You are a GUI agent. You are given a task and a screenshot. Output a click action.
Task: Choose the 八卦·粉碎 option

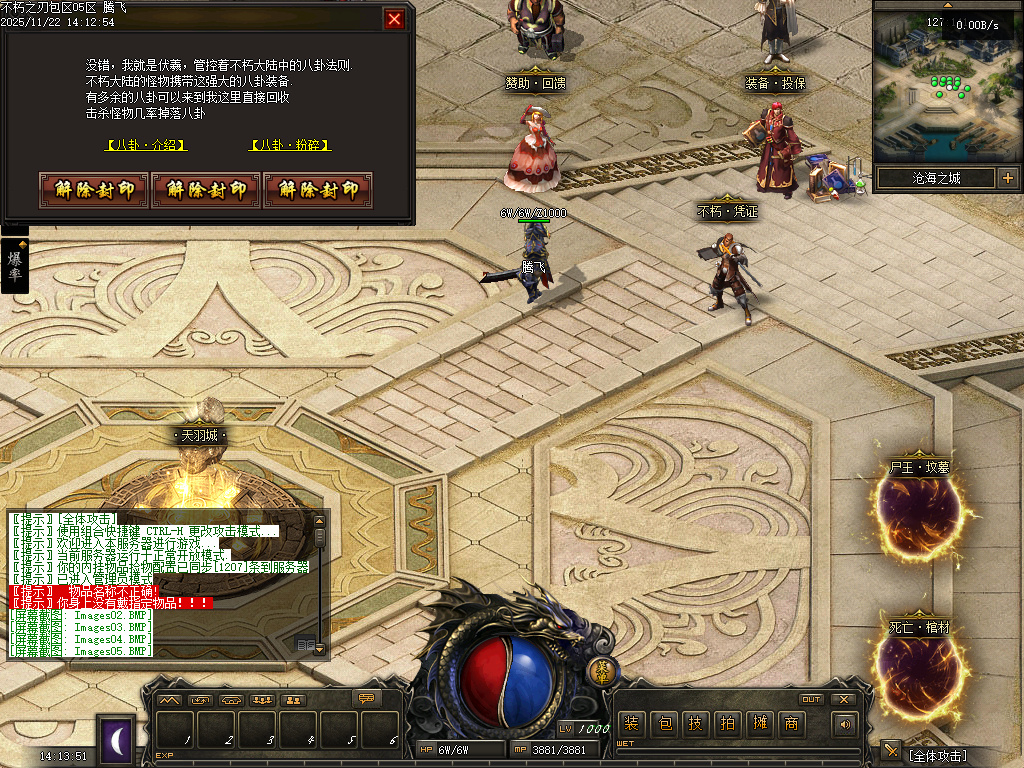point(290,145)
